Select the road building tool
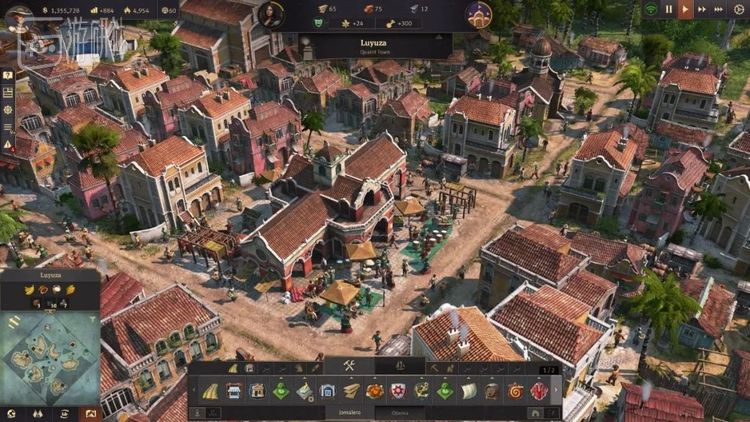Image resolution: width=750 pixels, height=422 pixels. [211, 391]
